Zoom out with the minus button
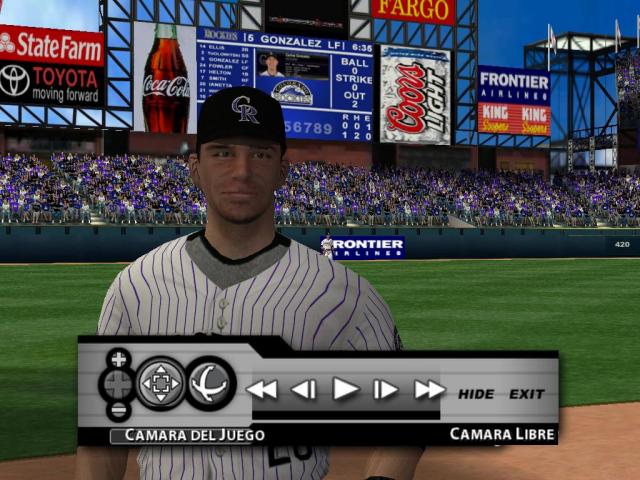 [x=119, y=409]
